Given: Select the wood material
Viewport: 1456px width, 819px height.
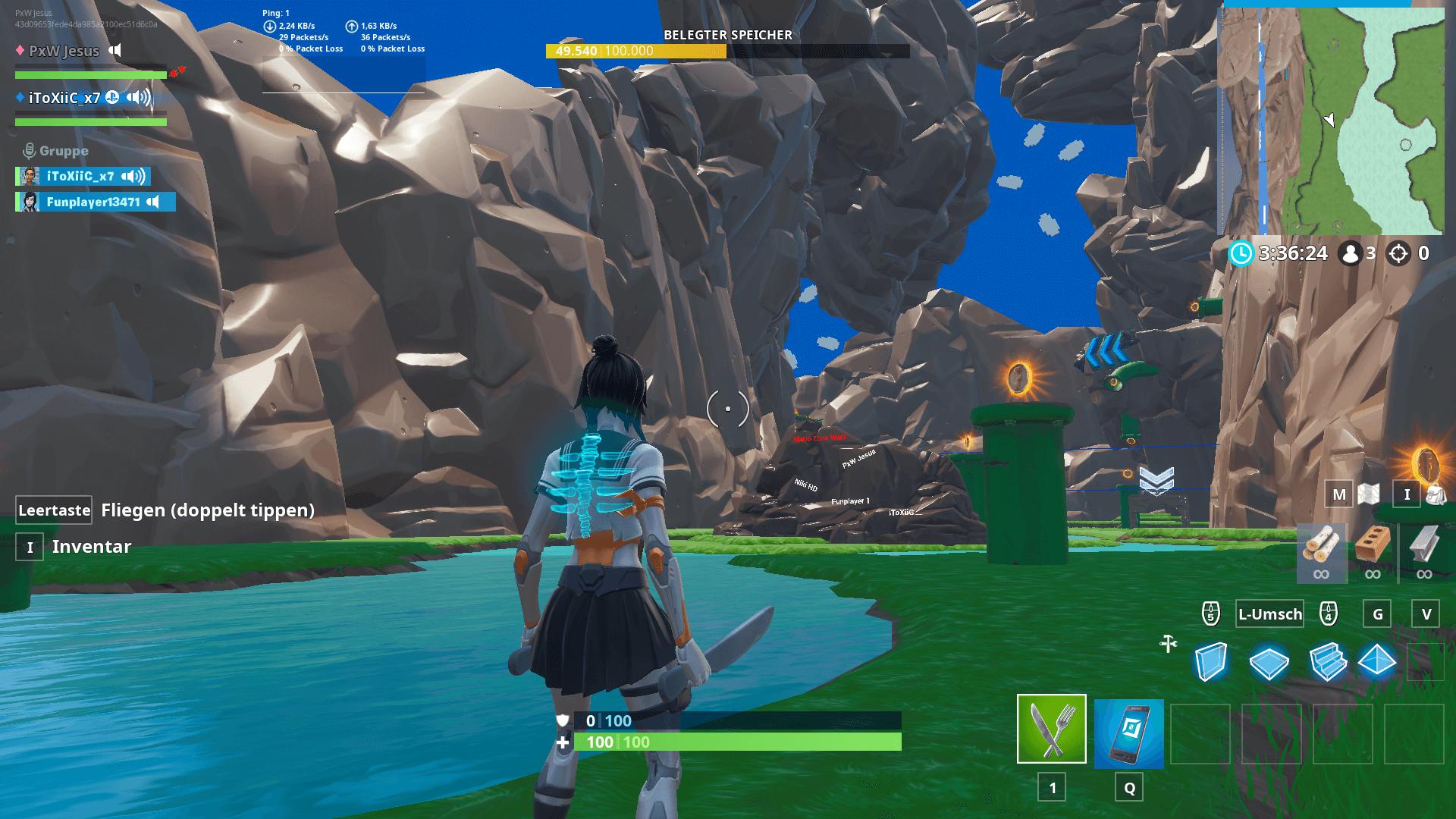Looking at the screenshot, I should (x=1321, y=551).
